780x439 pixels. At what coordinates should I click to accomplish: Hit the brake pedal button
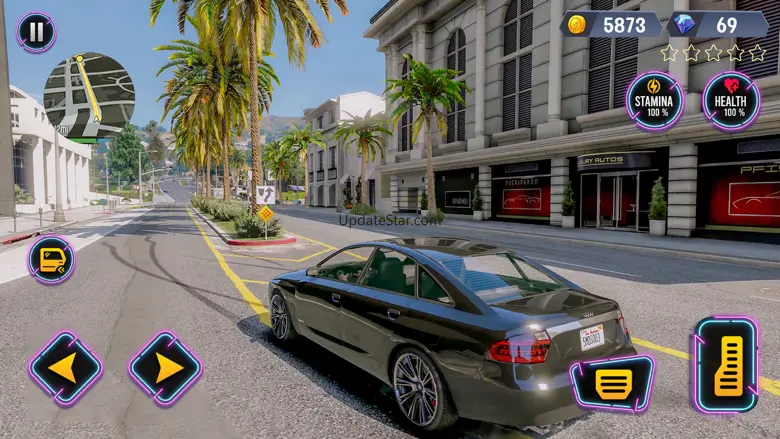click(612, 382)
